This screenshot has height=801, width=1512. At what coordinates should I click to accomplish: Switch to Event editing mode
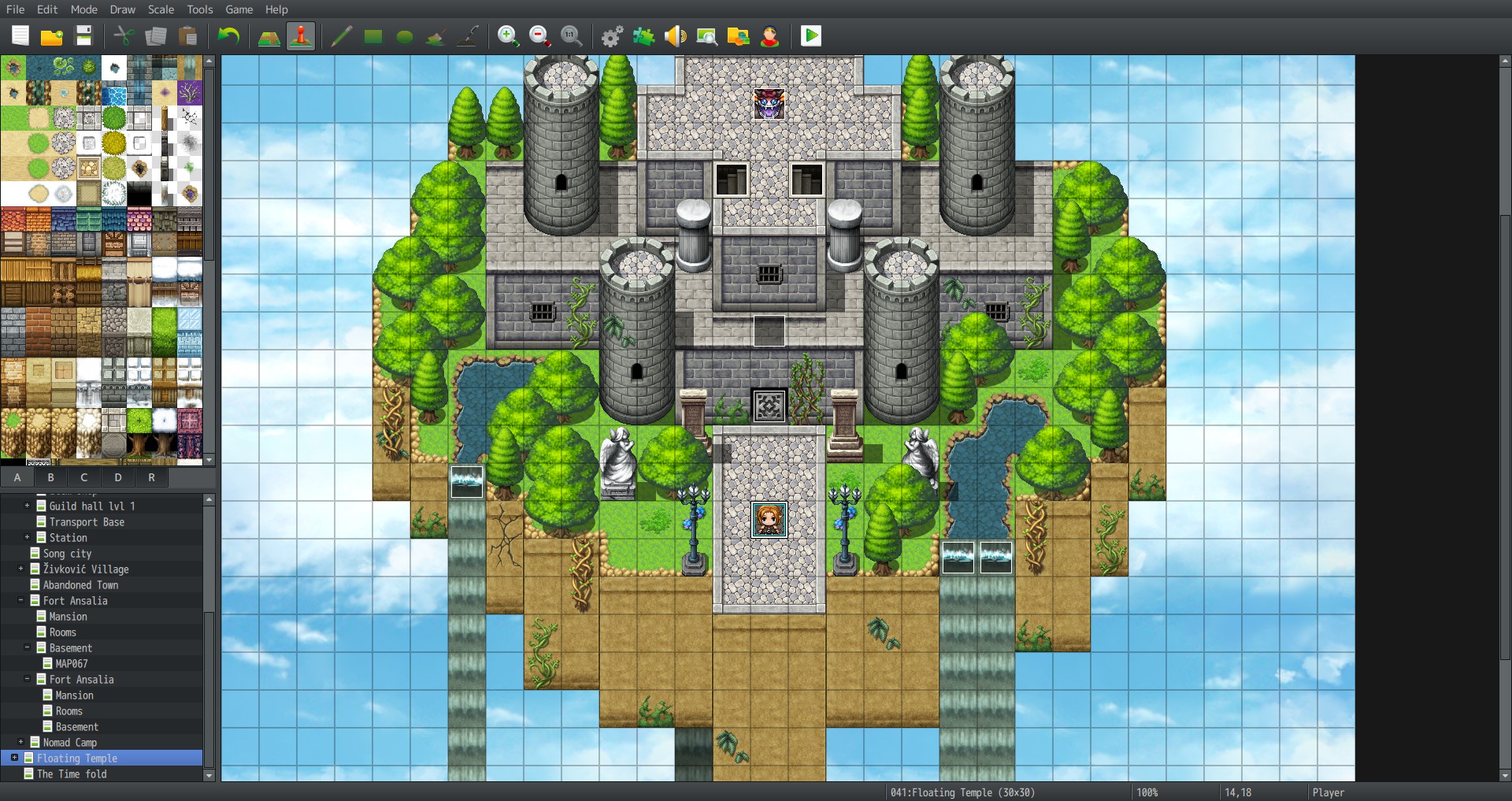pyautogui.click(x=300, y=35)
